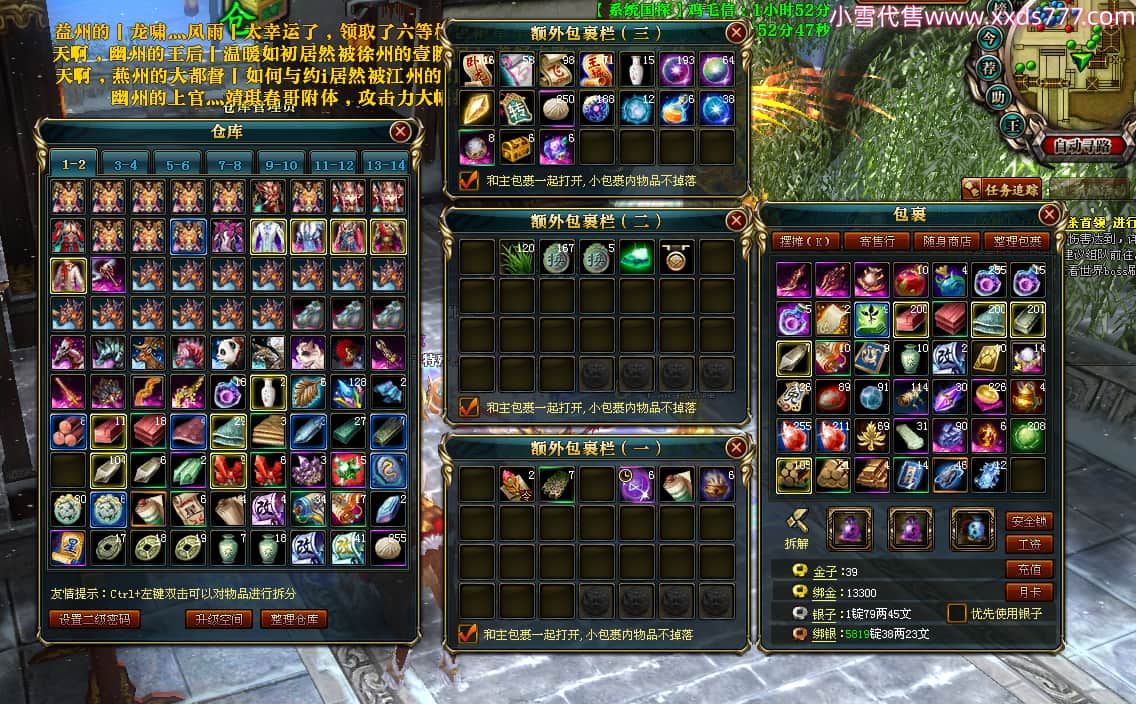Click the 充值 recharge button
This screenshot has width=1136, height=704.
1029,569
